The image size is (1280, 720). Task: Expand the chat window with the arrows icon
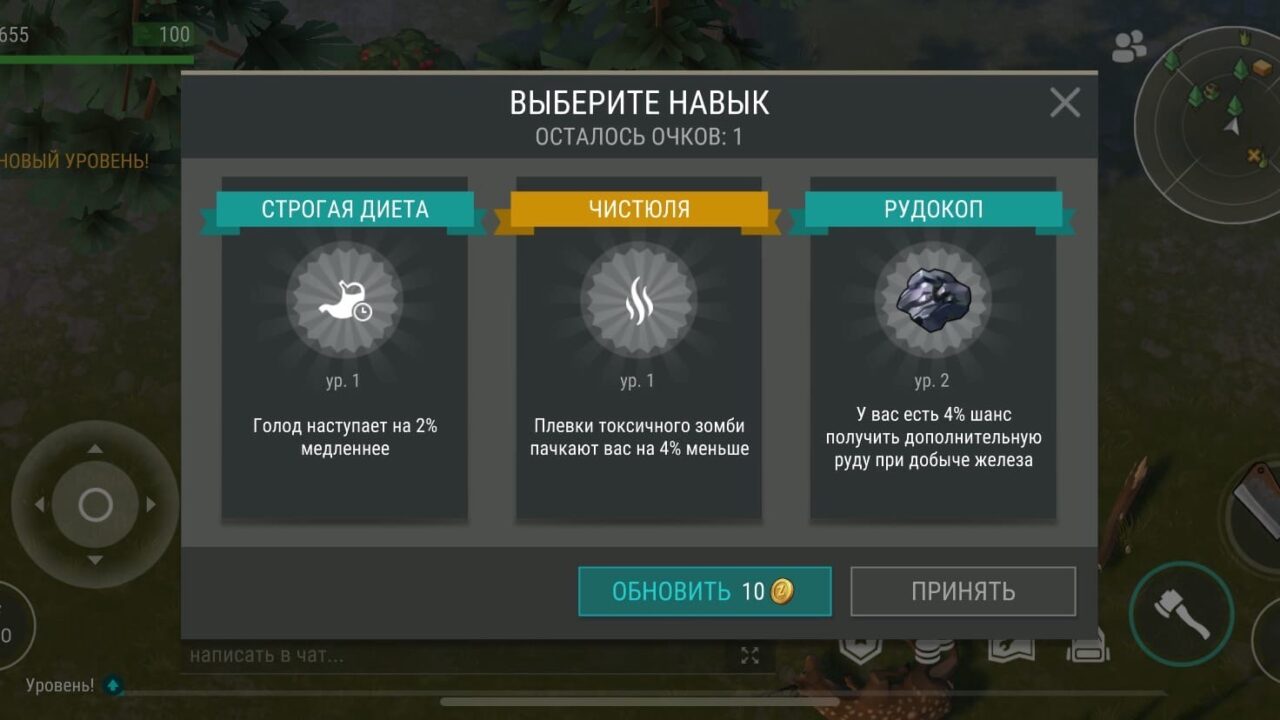tap(751, 656)
